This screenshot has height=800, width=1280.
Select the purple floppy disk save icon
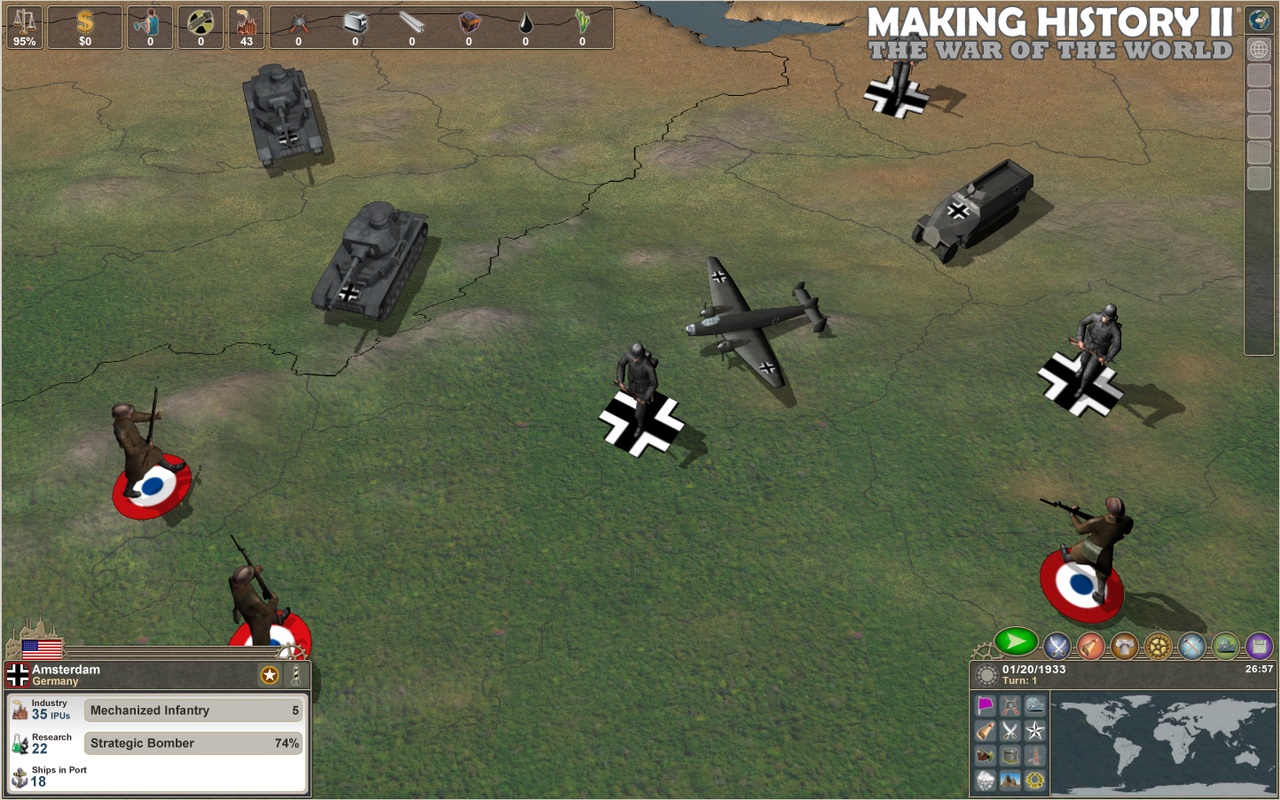click(x=1259, y=648)
